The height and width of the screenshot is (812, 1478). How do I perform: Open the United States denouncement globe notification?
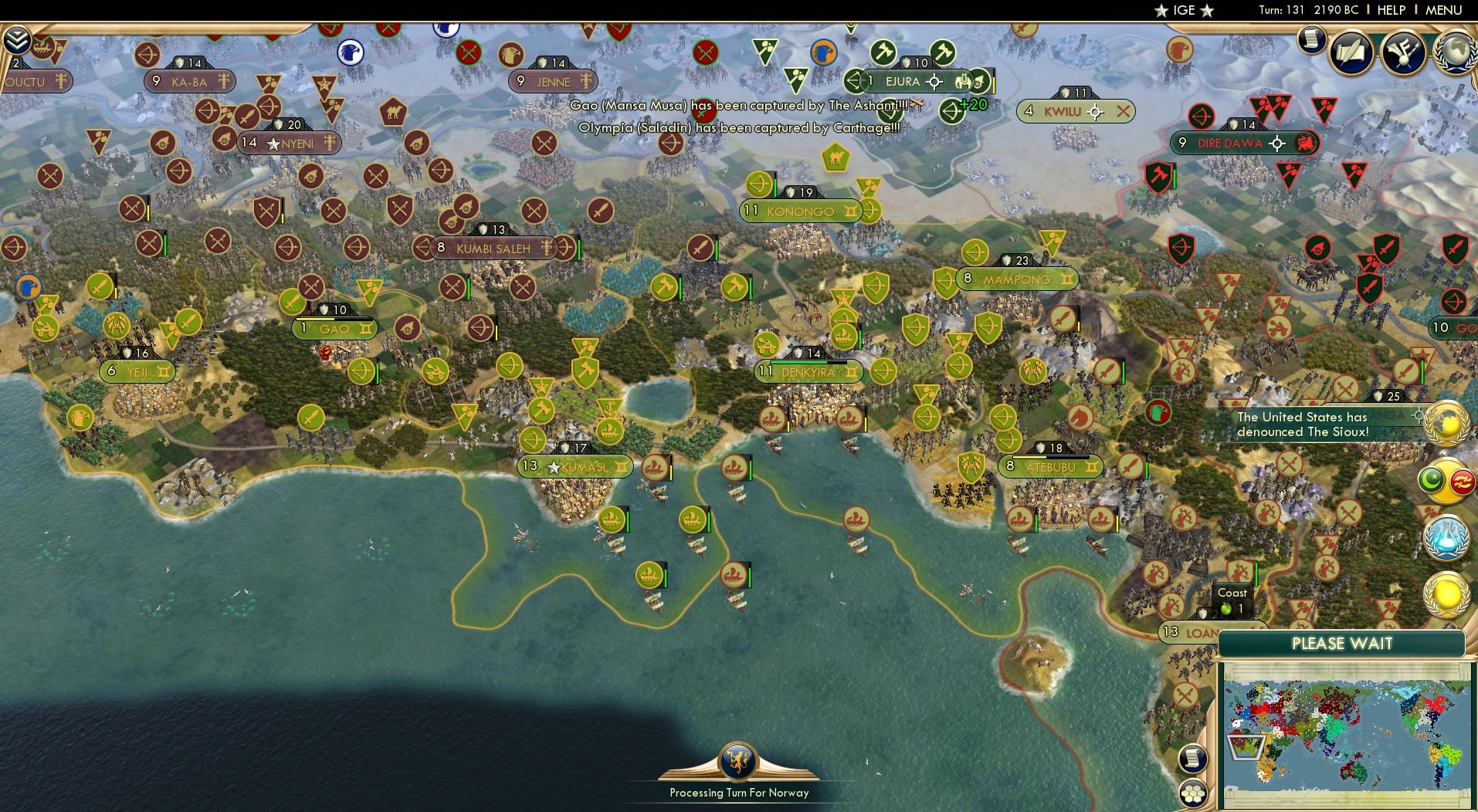(x=1446, y=423)
